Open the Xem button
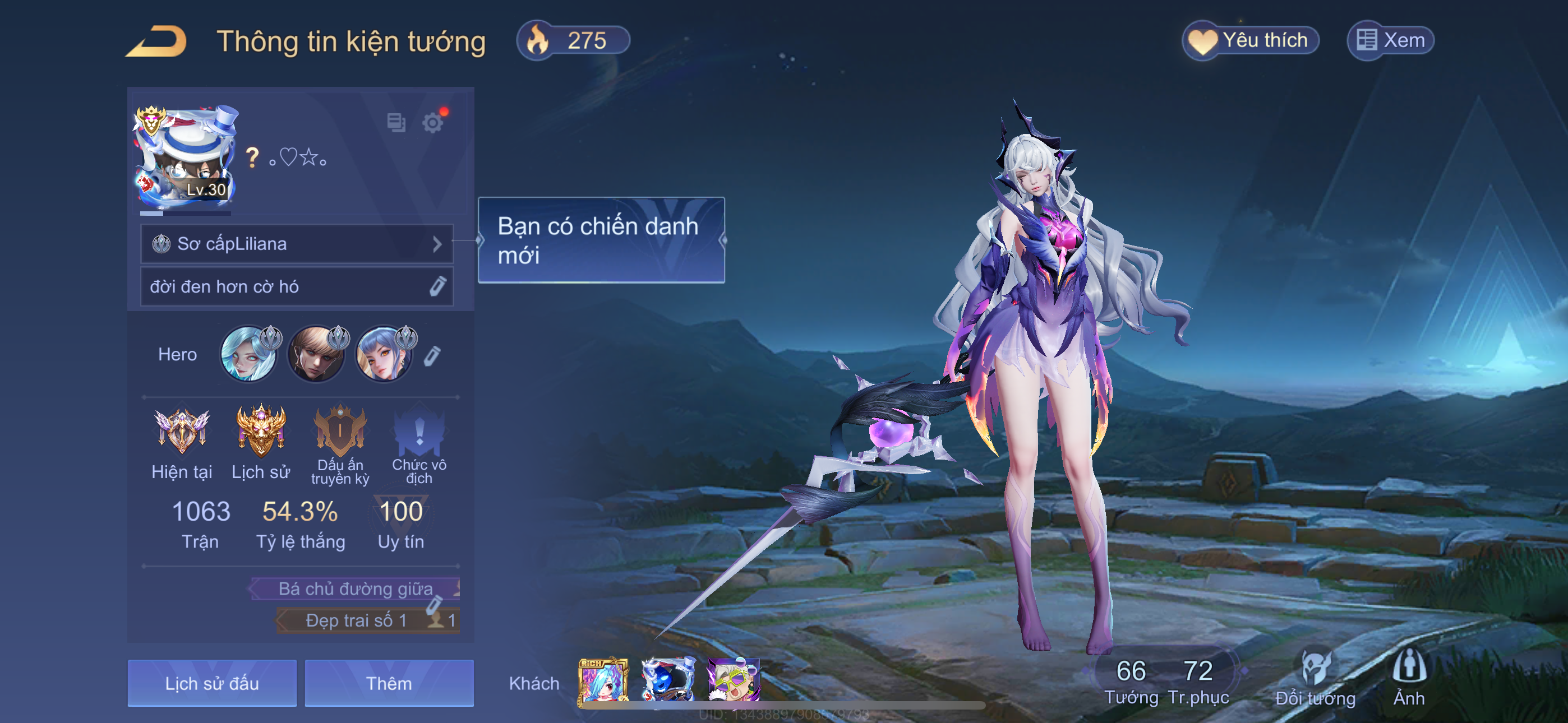The width and height of the screenshot is (1568, 723). (x=1391, y=41)
